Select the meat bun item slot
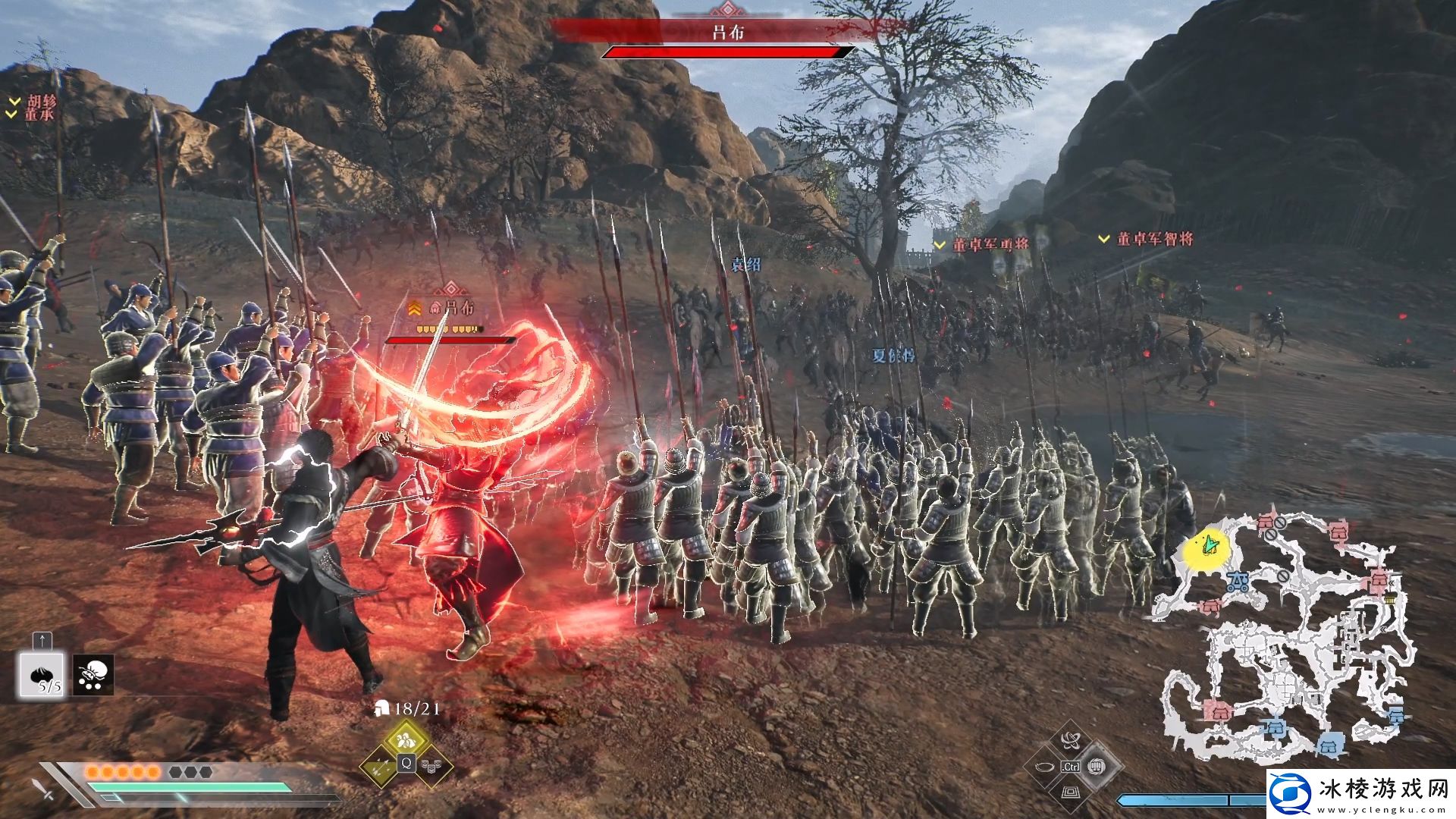Image resolution: width=1456 pixels, height=819 pixels. coord(42,675)
